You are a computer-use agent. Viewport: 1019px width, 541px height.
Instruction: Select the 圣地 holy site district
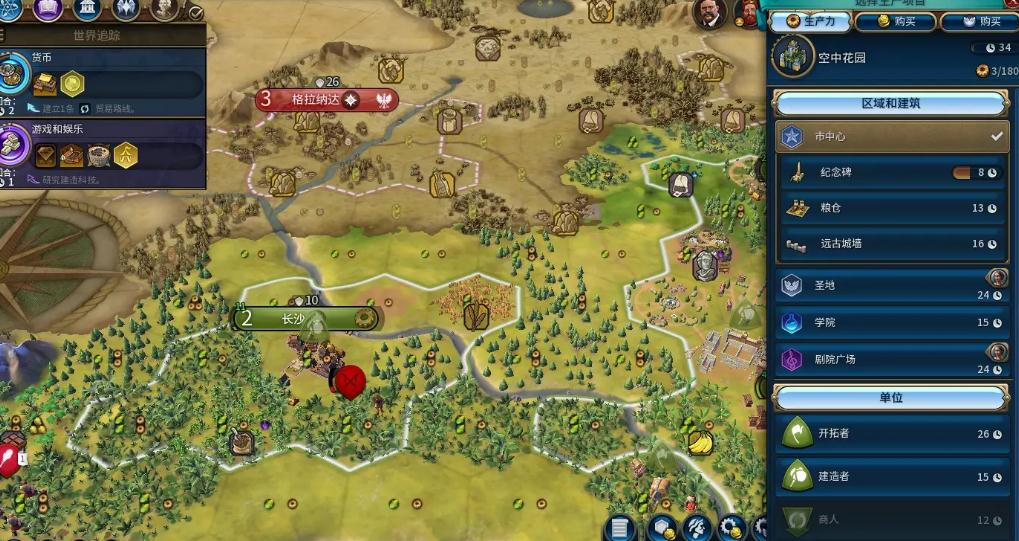890,286
